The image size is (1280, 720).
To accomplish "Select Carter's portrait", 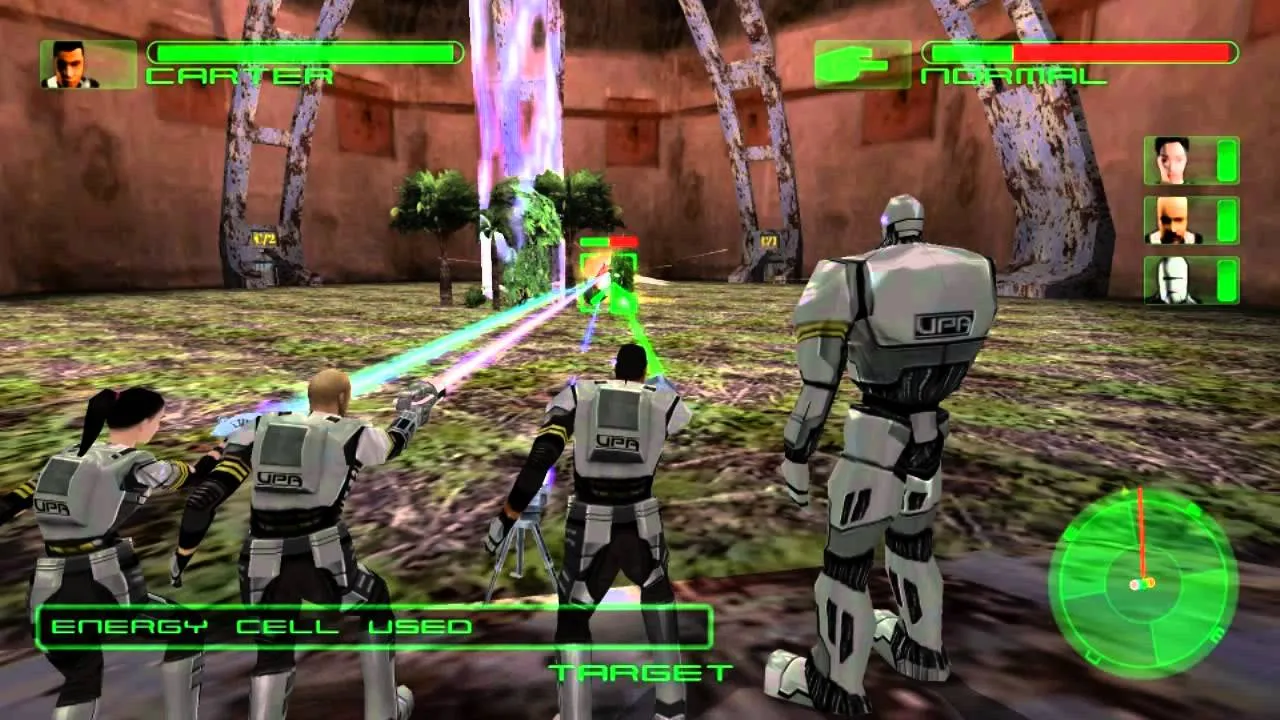I will coord(88,64).
